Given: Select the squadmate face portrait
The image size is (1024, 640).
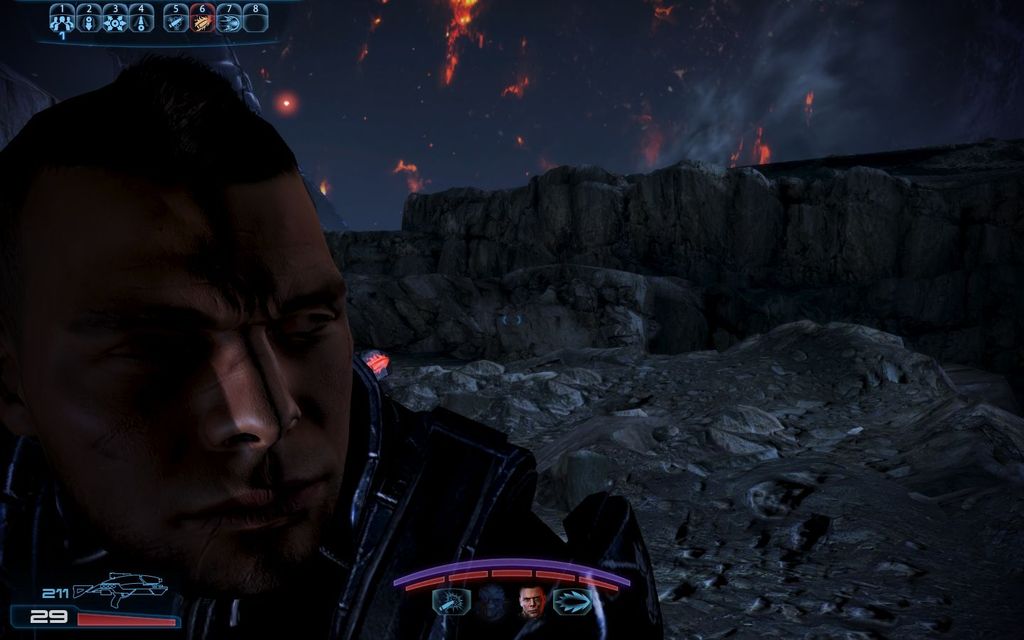Looking at the screenshot, I should tap(530, 602).
